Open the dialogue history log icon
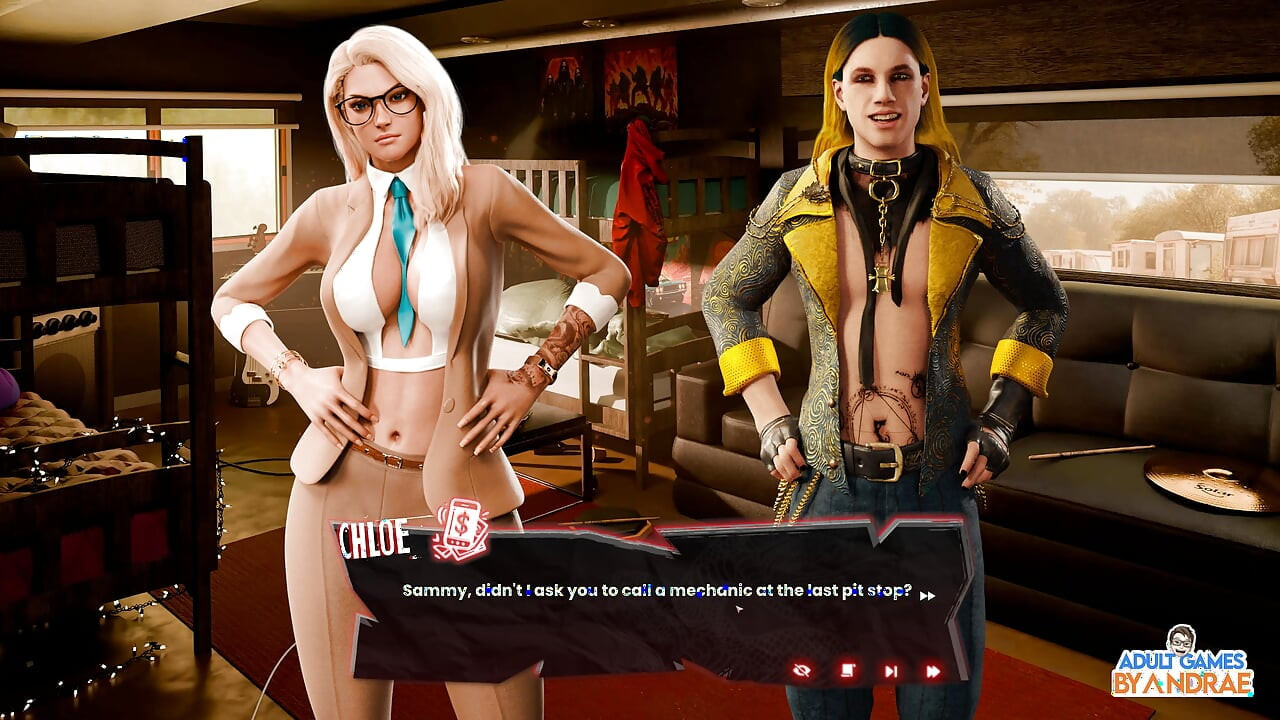Screen dimensions: 1280x720 (846, 669)
